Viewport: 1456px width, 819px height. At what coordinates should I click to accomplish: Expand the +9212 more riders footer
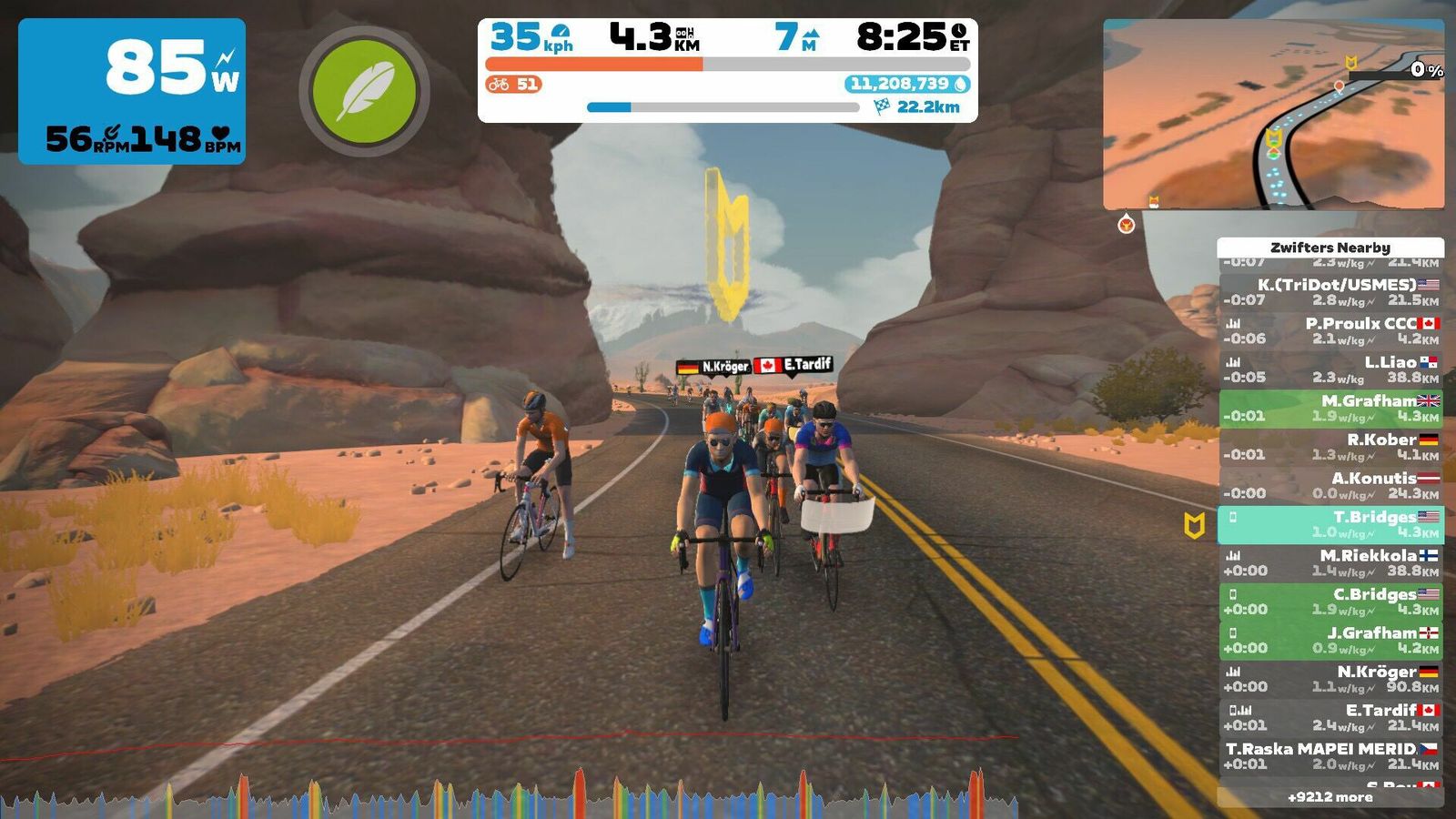point(1330,797)
